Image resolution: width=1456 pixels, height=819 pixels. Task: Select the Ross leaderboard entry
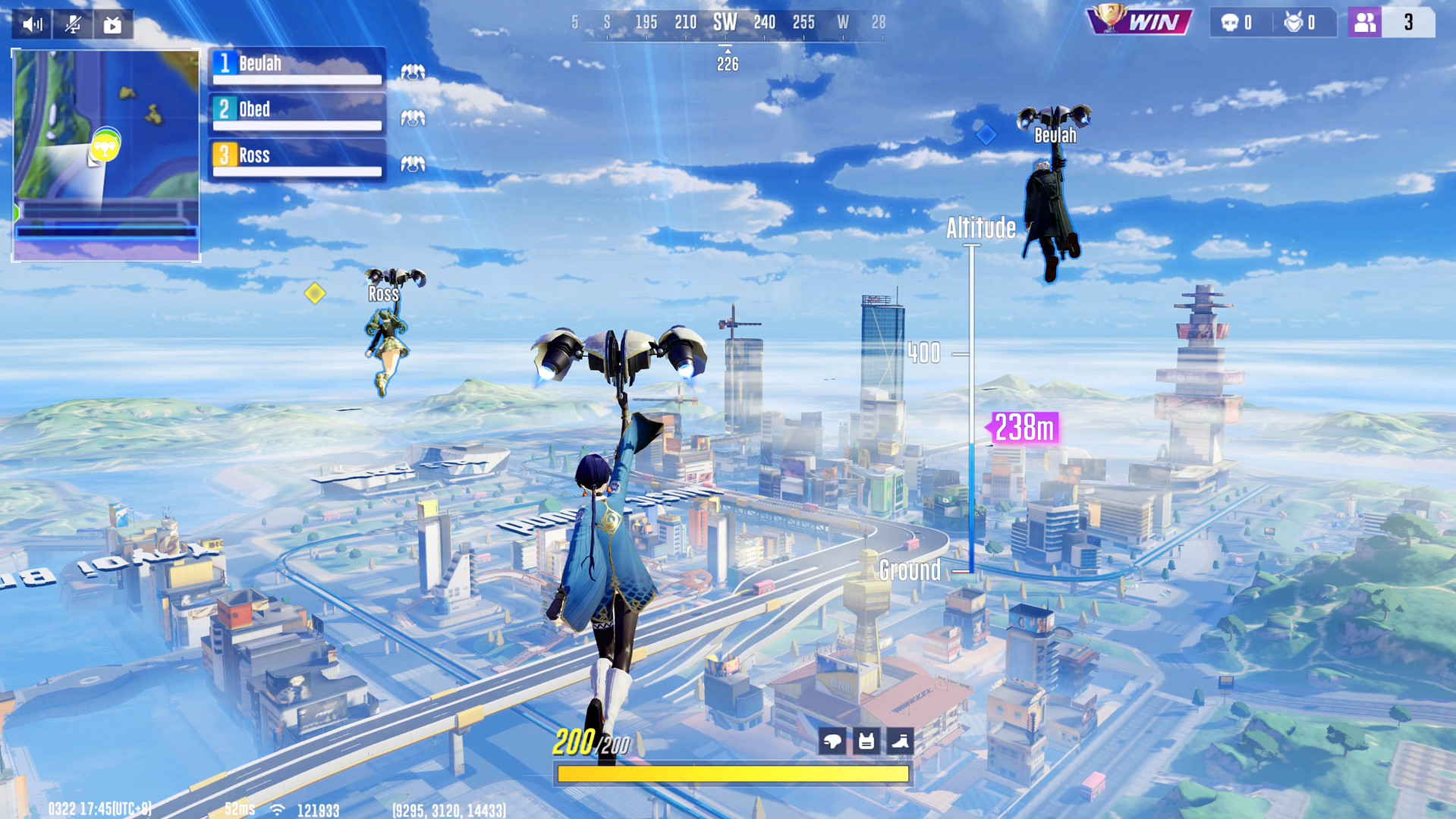tap(296, 155)
